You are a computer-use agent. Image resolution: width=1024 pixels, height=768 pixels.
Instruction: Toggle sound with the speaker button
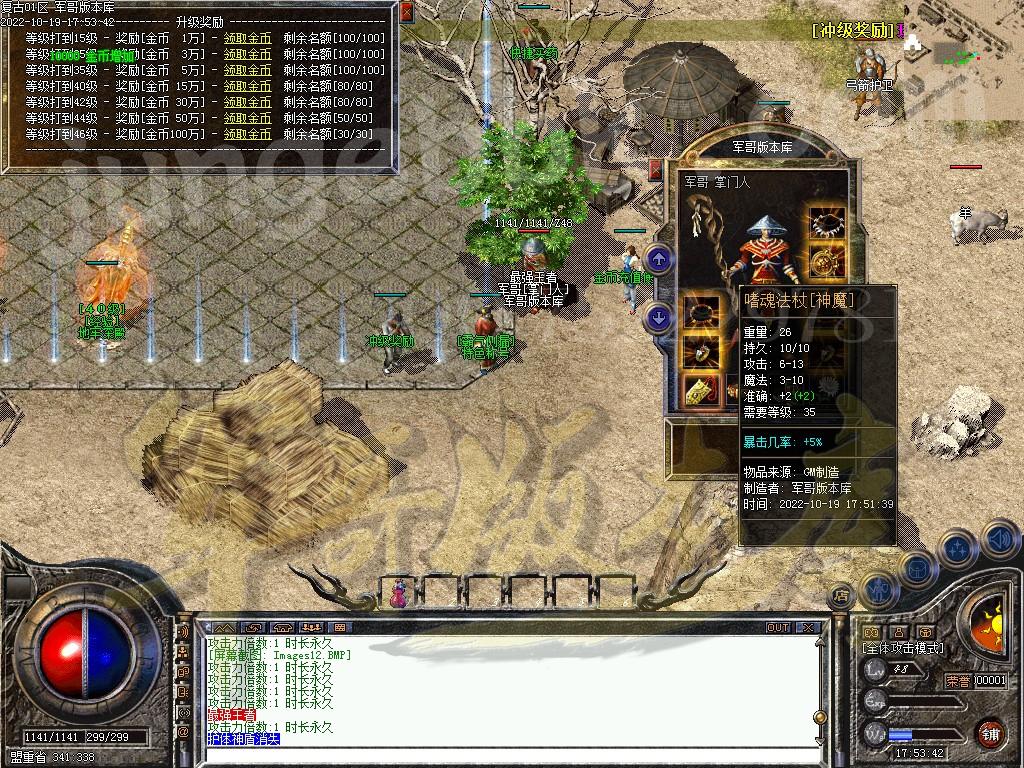[x=1000, y=540]
